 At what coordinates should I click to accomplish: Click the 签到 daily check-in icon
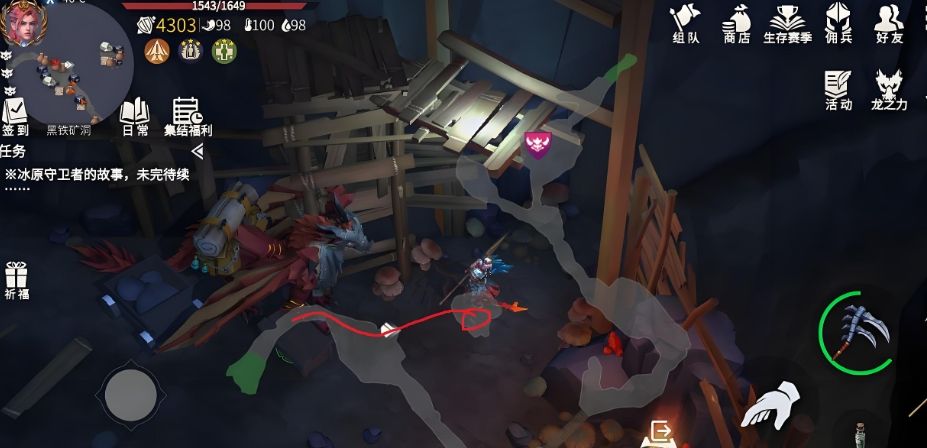(14, 115)
